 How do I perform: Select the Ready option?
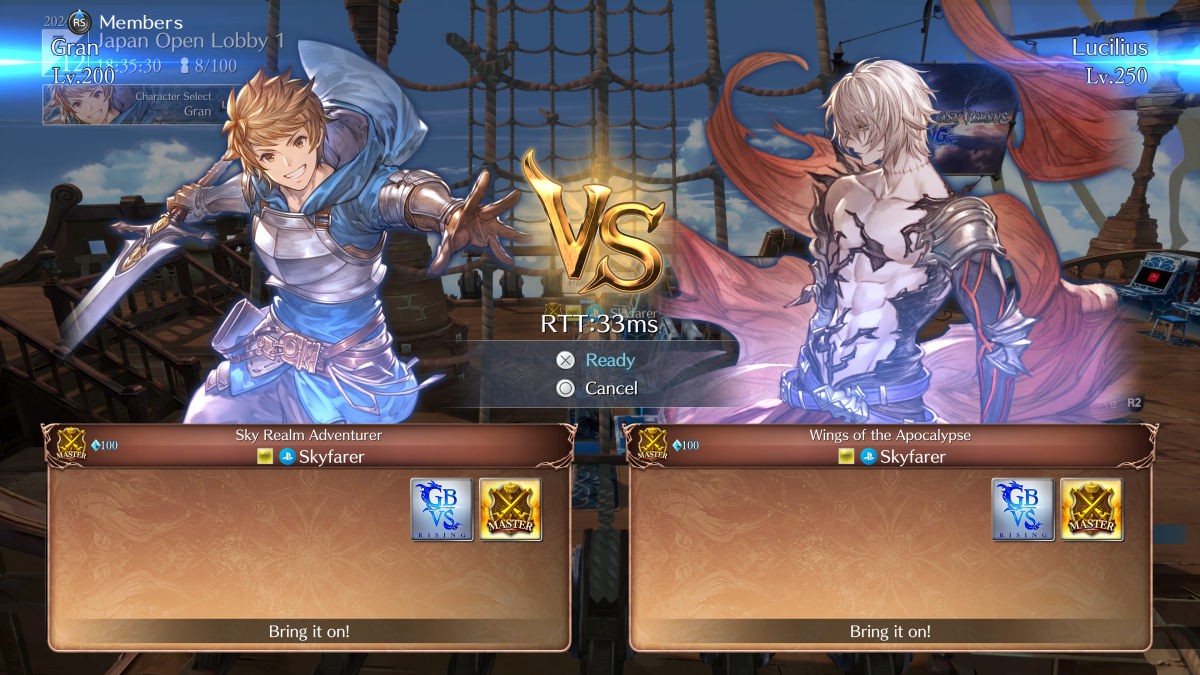tap(609, 360)
